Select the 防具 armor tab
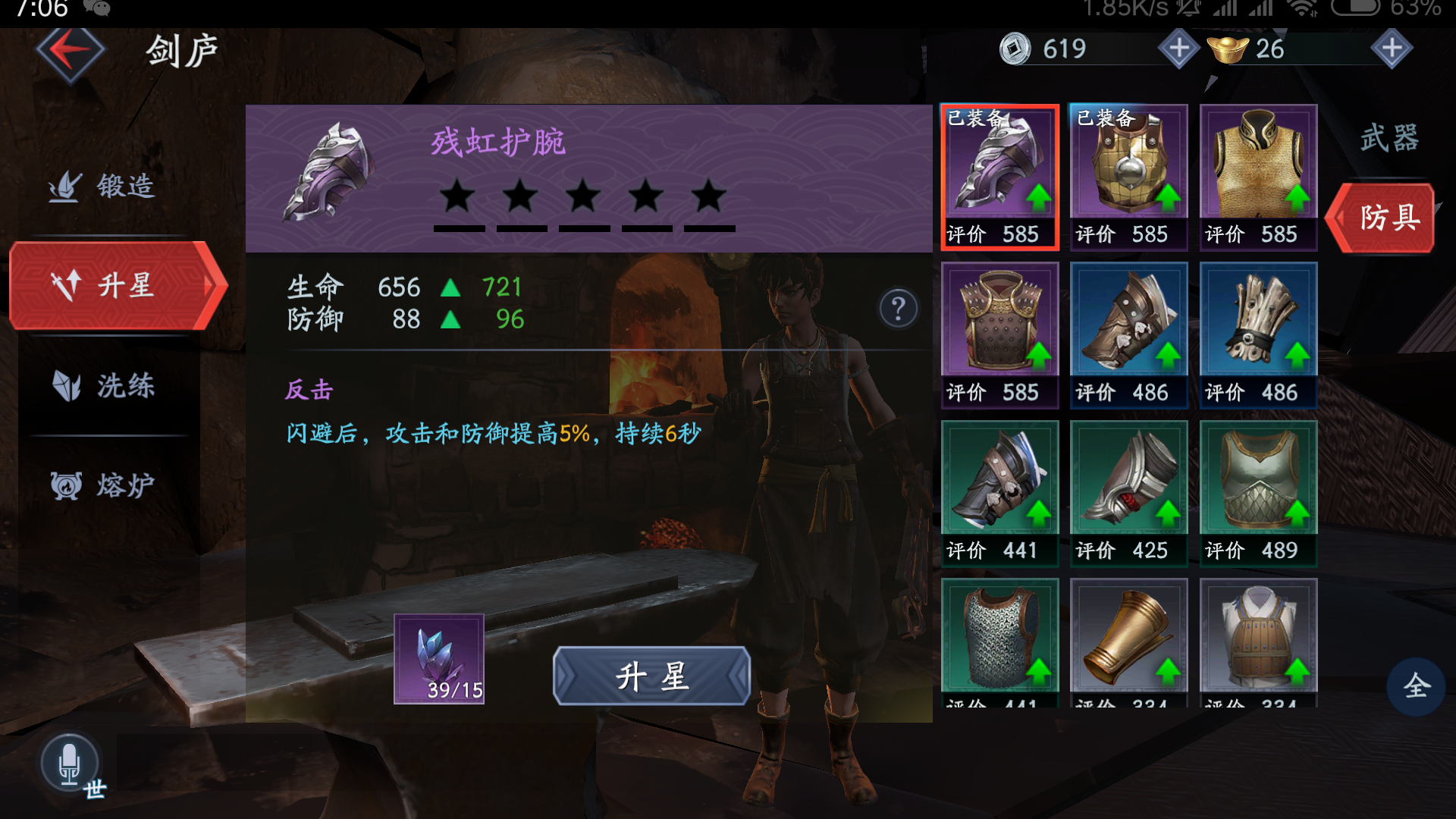The image size is (1456, 819). 1383,218
